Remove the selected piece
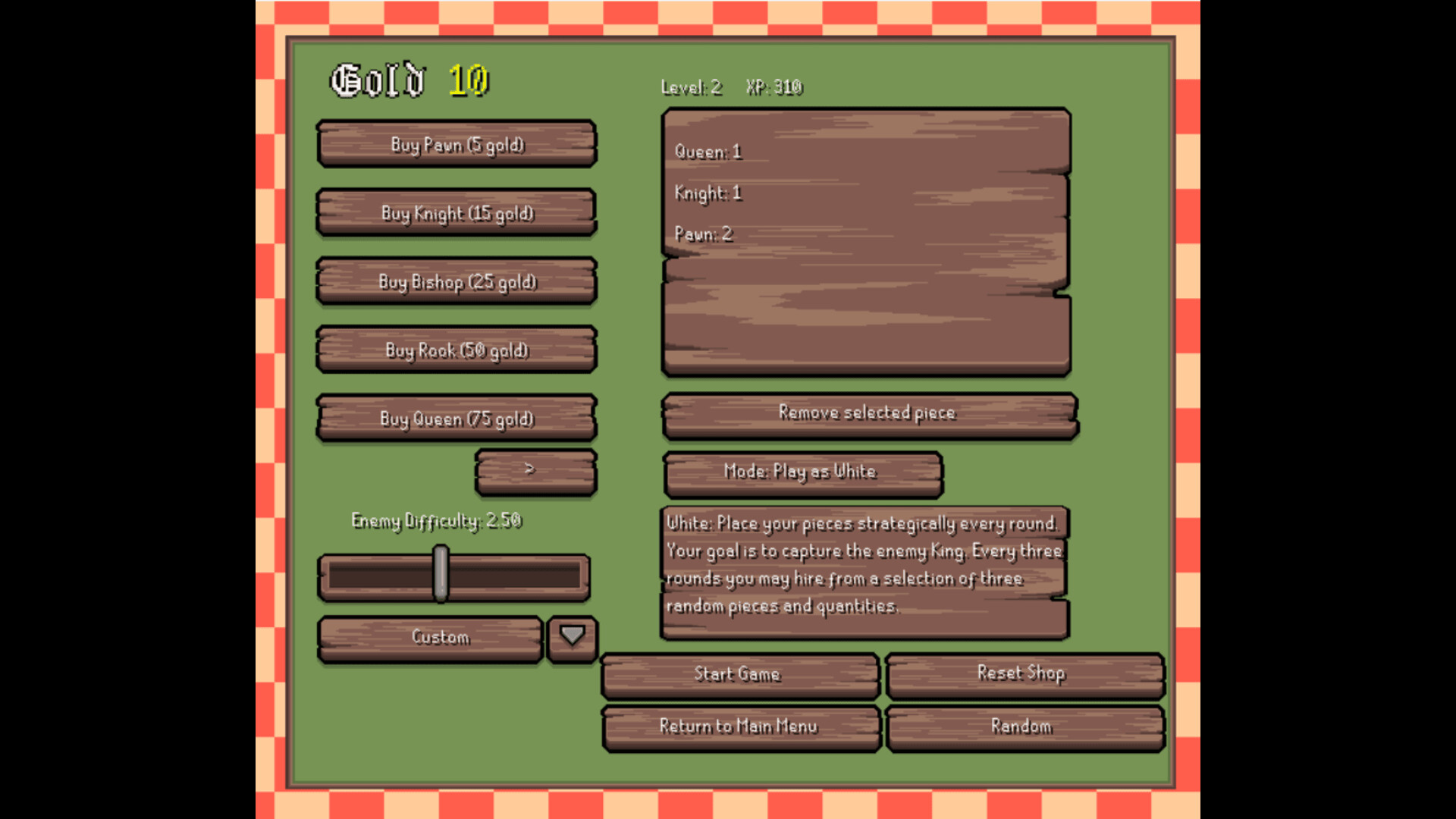The image size is (1456, 819). (868, 413)
